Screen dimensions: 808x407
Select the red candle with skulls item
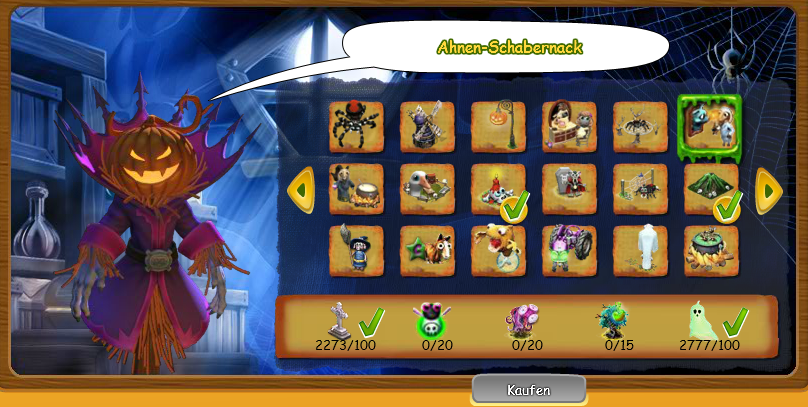(x=498, y=188)
